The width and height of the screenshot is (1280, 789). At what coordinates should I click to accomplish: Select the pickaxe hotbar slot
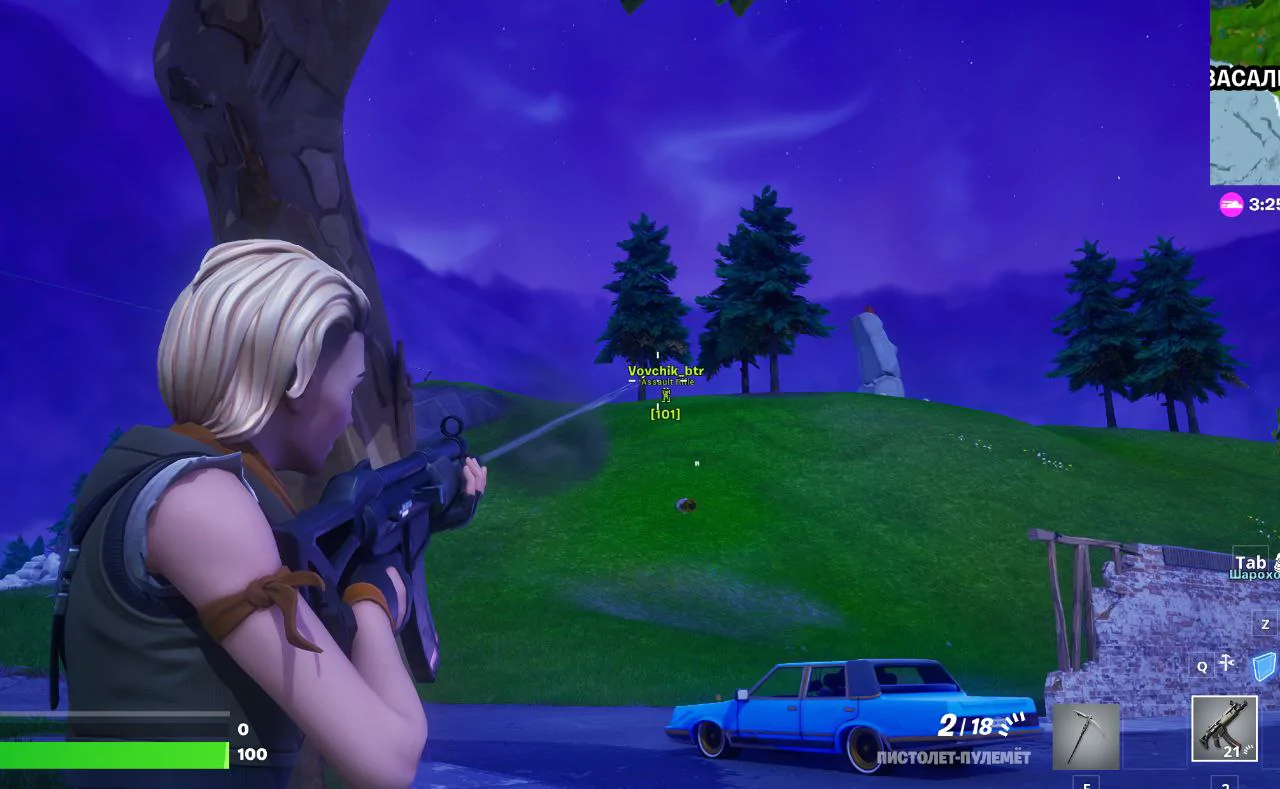point(1085,736)
